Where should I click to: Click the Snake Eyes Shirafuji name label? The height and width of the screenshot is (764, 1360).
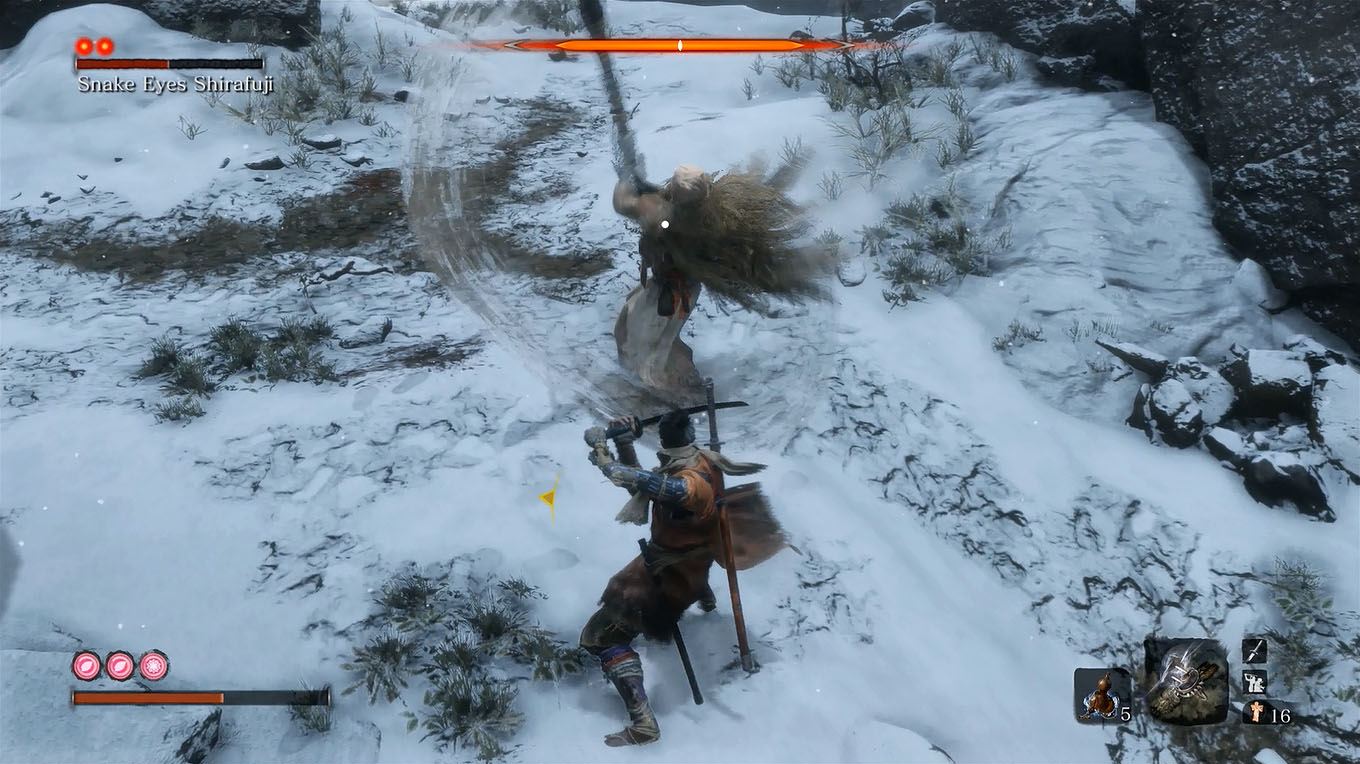[x=176, y=84]
